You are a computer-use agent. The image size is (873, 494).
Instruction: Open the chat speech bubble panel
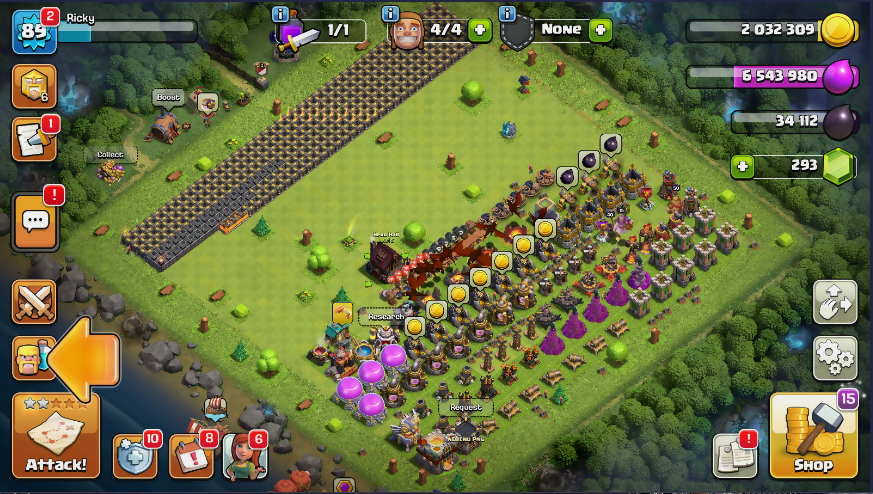click(35, 220)
